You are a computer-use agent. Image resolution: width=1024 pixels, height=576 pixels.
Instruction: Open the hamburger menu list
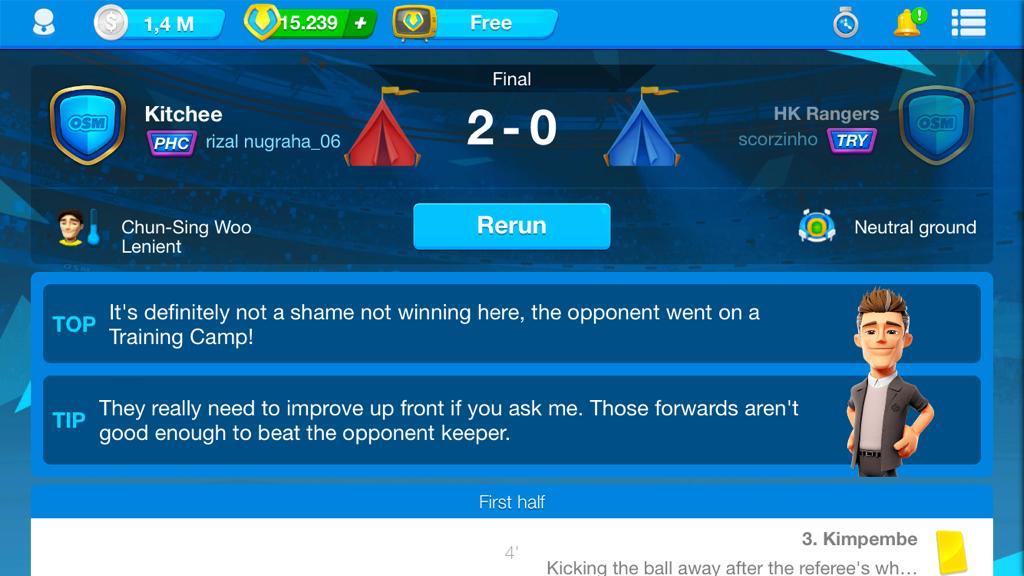[x=968, y=22]
